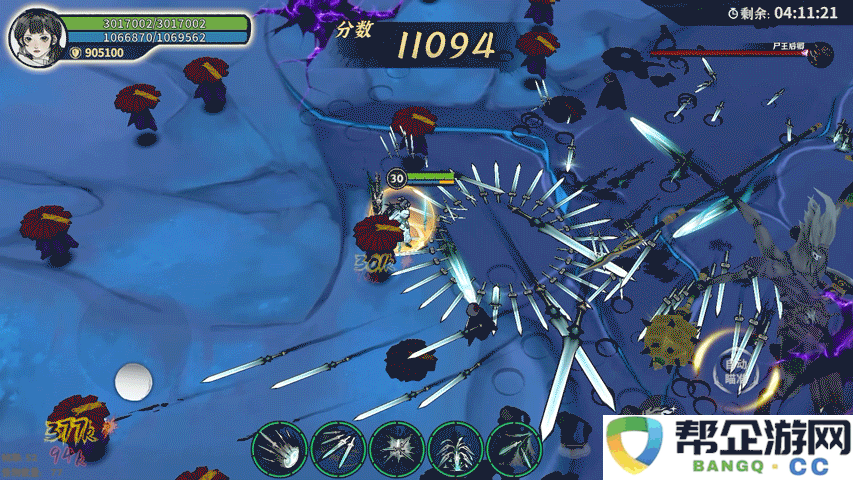Viewport: 853px width, 480px height.
Task: Toggle the 自动瞄准 auto-aim button
Action: tap(737, 371)
